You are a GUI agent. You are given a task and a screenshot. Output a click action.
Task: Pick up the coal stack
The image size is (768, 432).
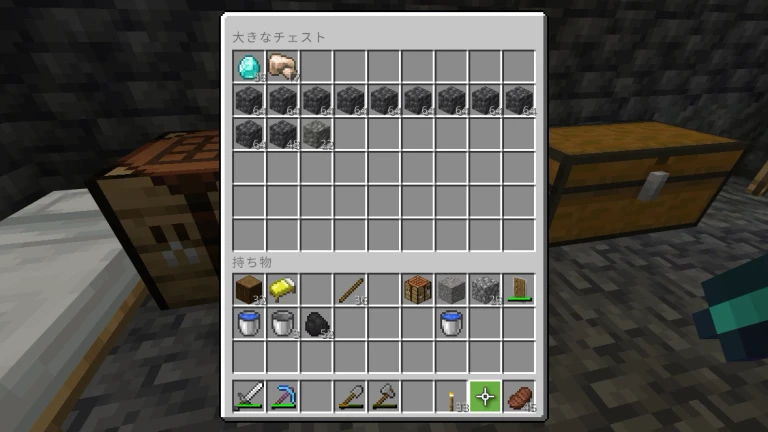(x=316, y=323)
